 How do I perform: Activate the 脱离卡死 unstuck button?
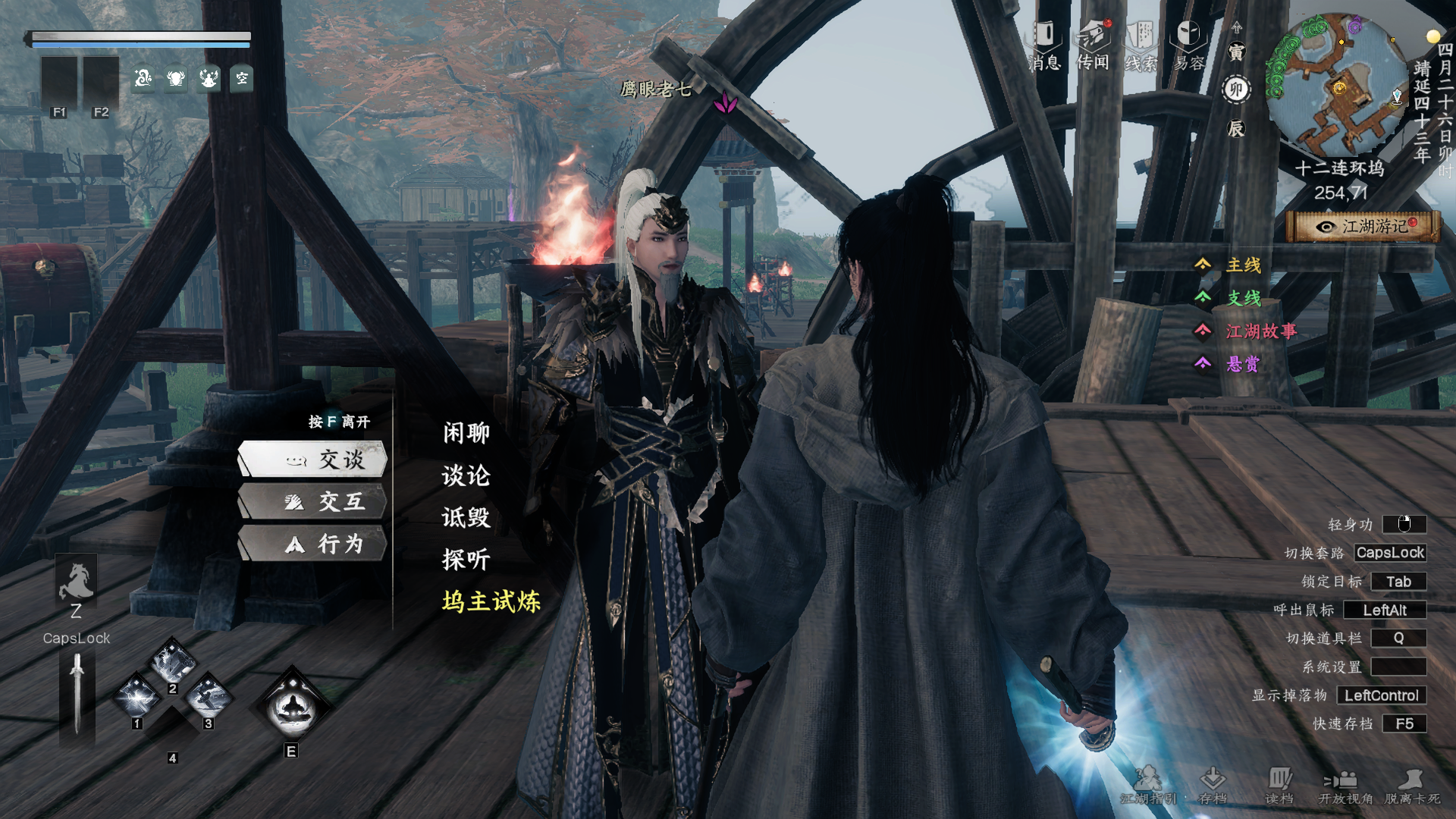tap(1412, 785)
